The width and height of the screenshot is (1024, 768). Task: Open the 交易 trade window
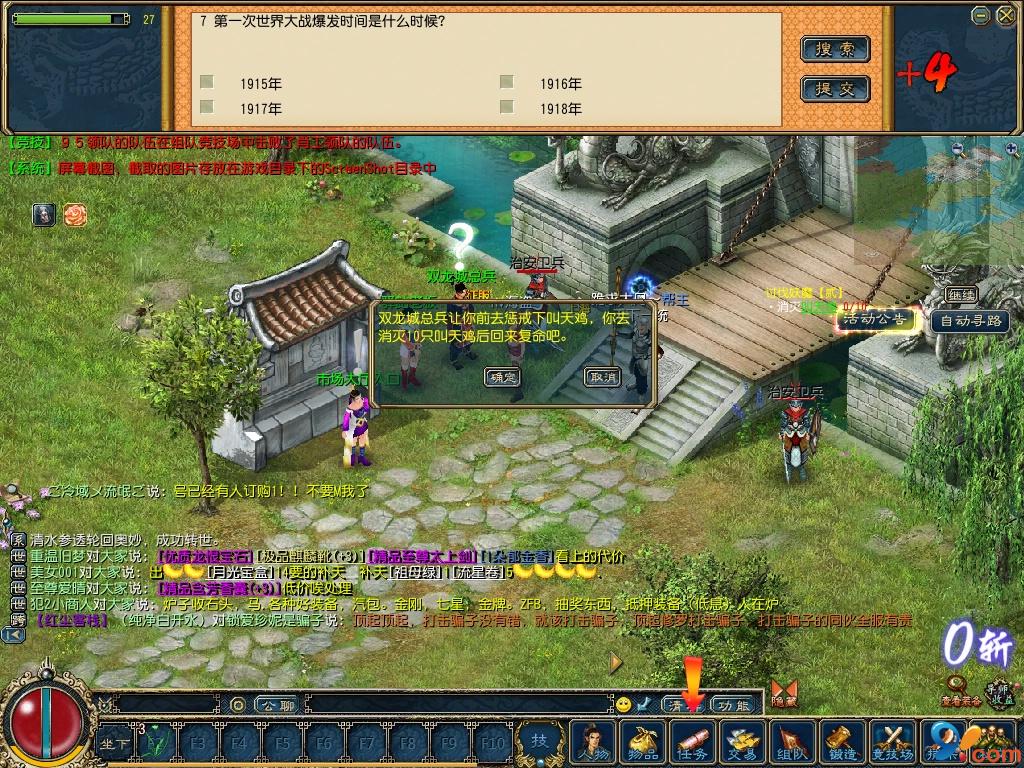[742, 743]
